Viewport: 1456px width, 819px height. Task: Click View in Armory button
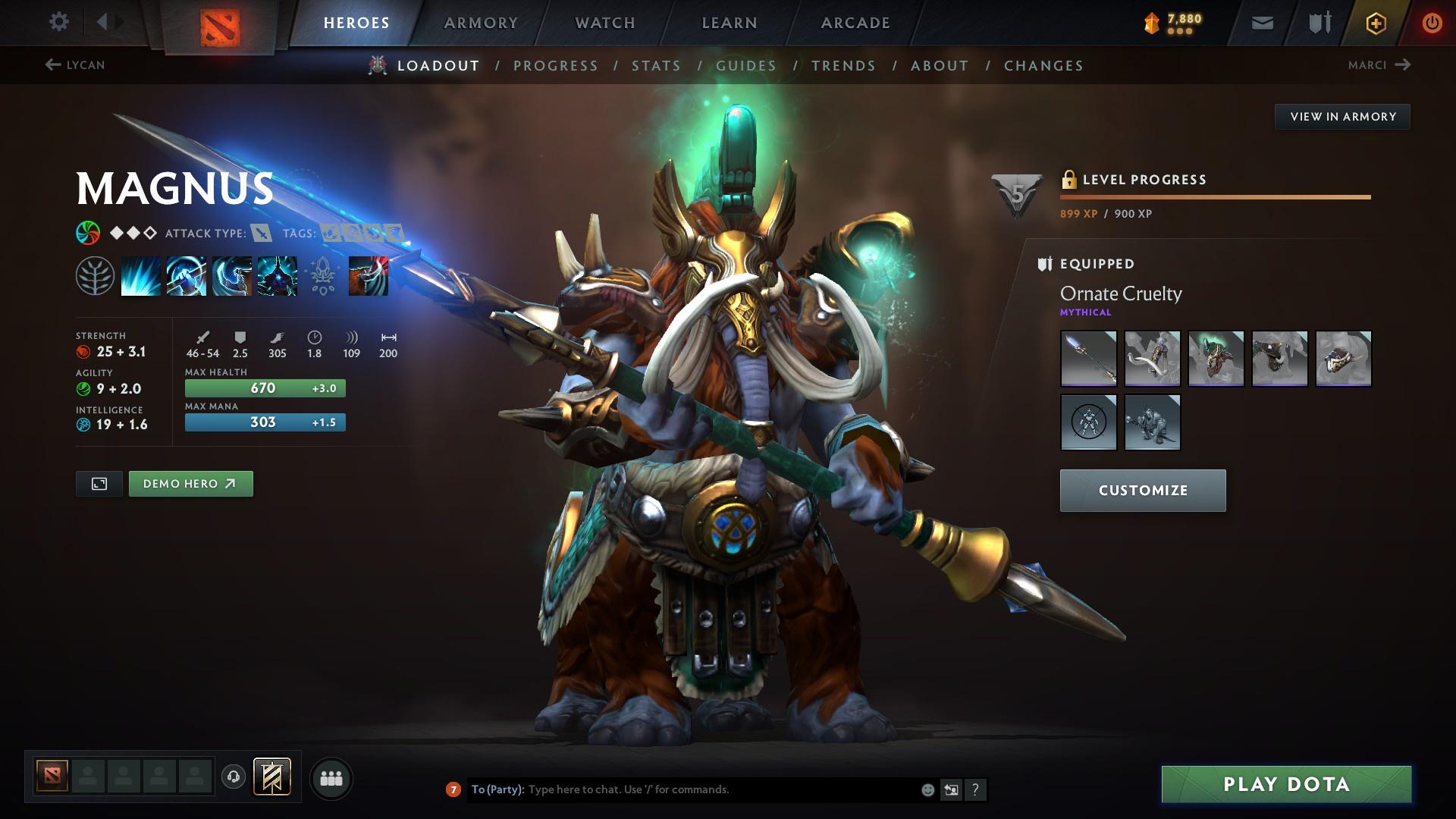1342,117
